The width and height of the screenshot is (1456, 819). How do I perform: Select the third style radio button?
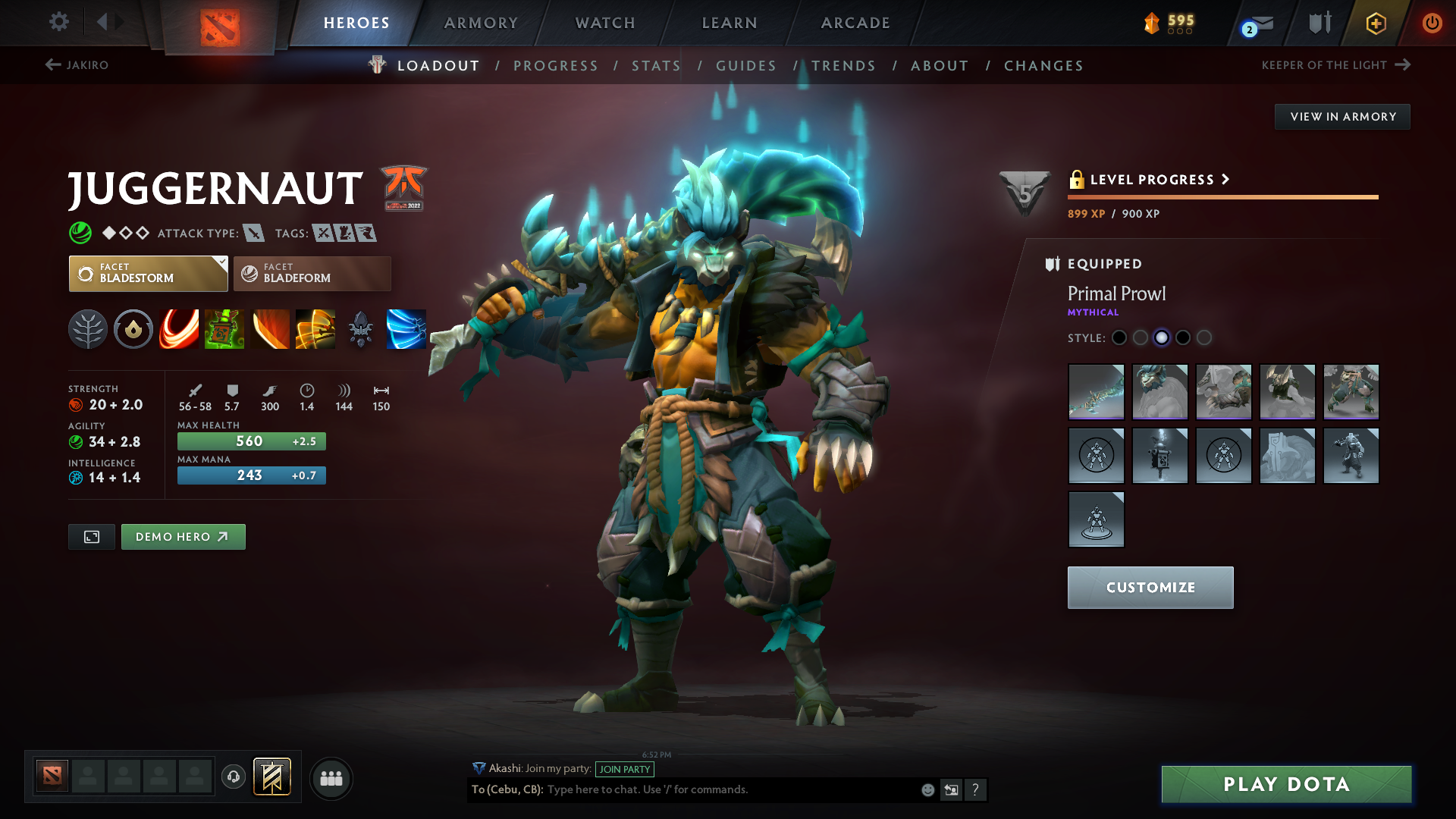[1163, 338]
